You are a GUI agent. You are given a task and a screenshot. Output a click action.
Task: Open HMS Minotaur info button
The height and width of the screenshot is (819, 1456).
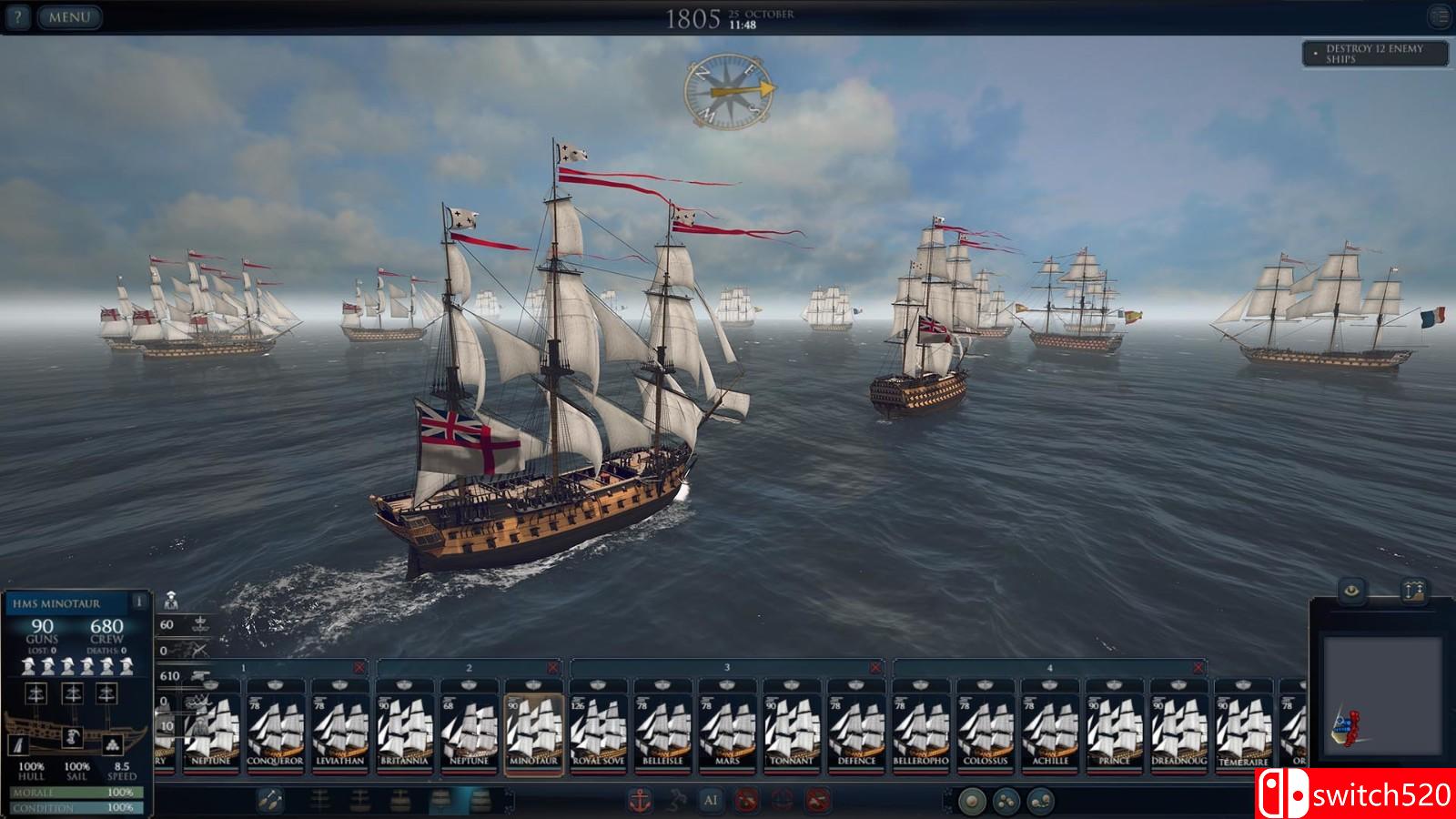(x=138, y=602)
